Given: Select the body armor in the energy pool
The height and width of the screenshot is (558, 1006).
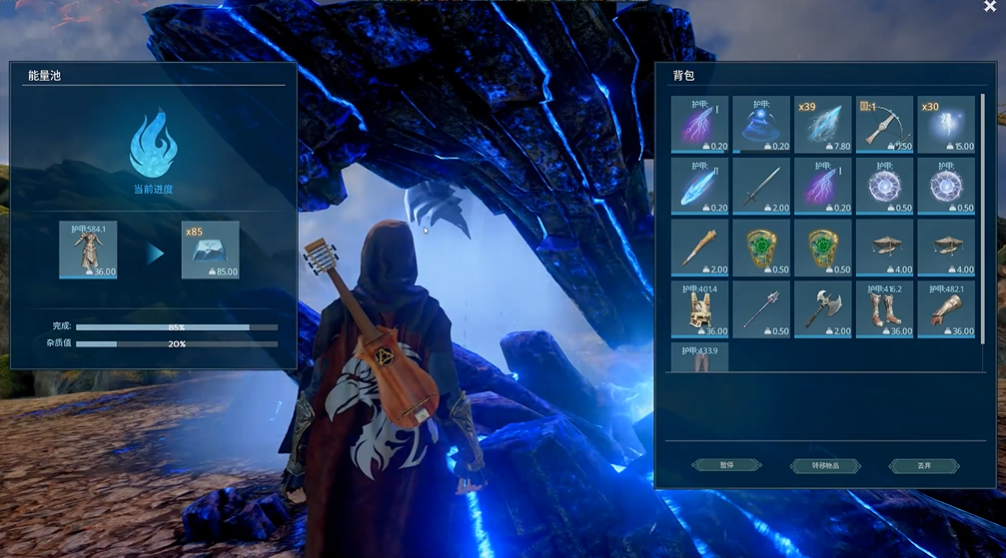Looking at the screenshot, I should click(x=88, y=249).
